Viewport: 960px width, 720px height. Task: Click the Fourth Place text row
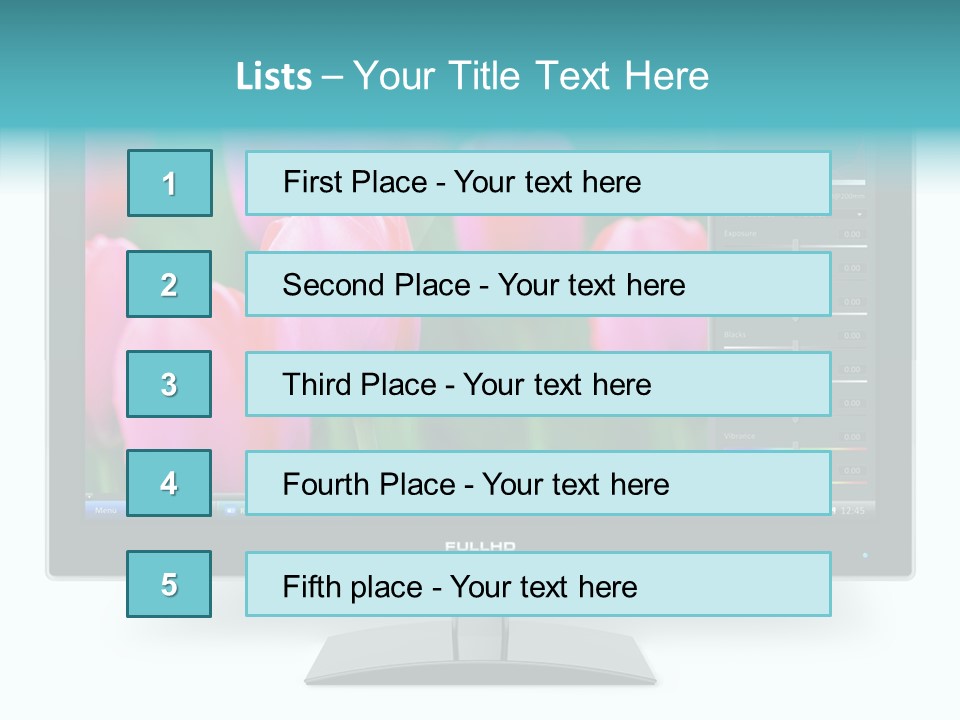pyautogui.click(x=538, y=483)
